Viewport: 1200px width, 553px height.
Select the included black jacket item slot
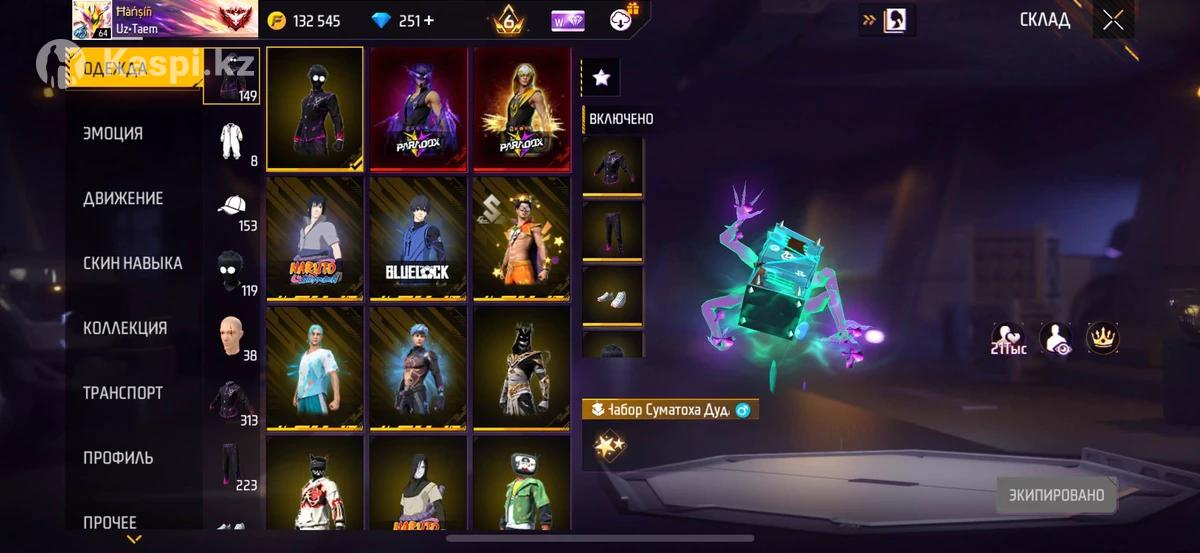tap(612, 165)
